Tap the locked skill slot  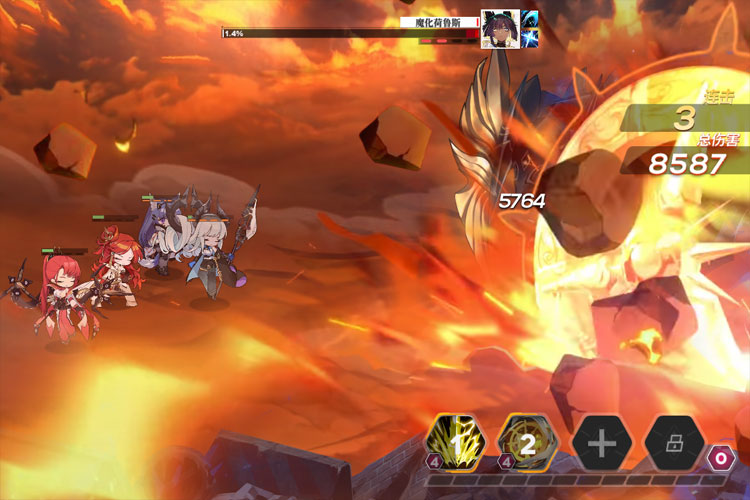point(673,443)
